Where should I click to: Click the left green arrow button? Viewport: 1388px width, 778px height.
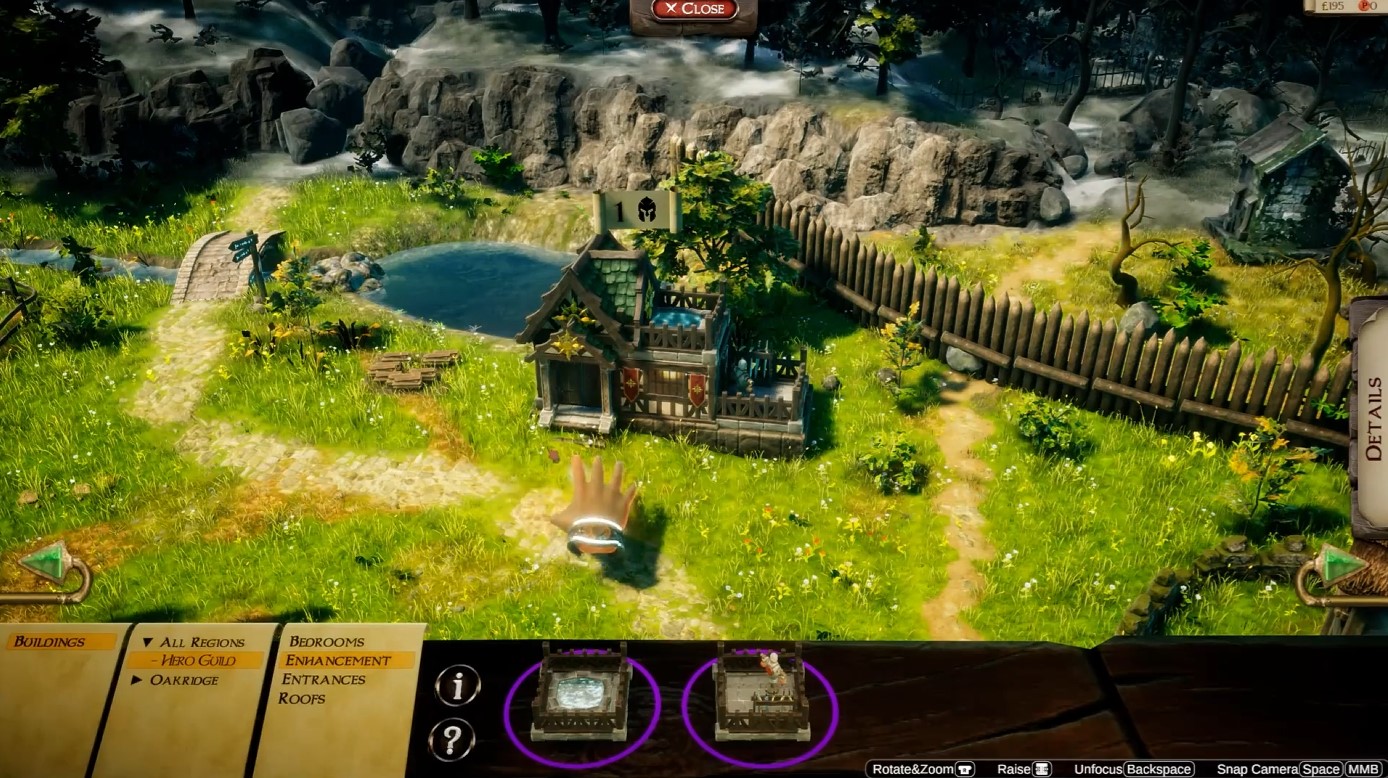46,565
